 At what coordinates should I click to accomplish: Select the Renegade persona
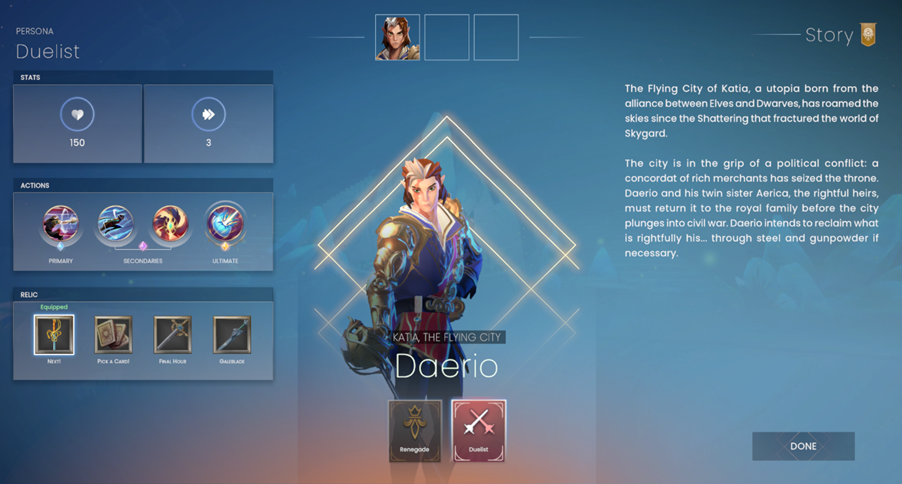415,430
